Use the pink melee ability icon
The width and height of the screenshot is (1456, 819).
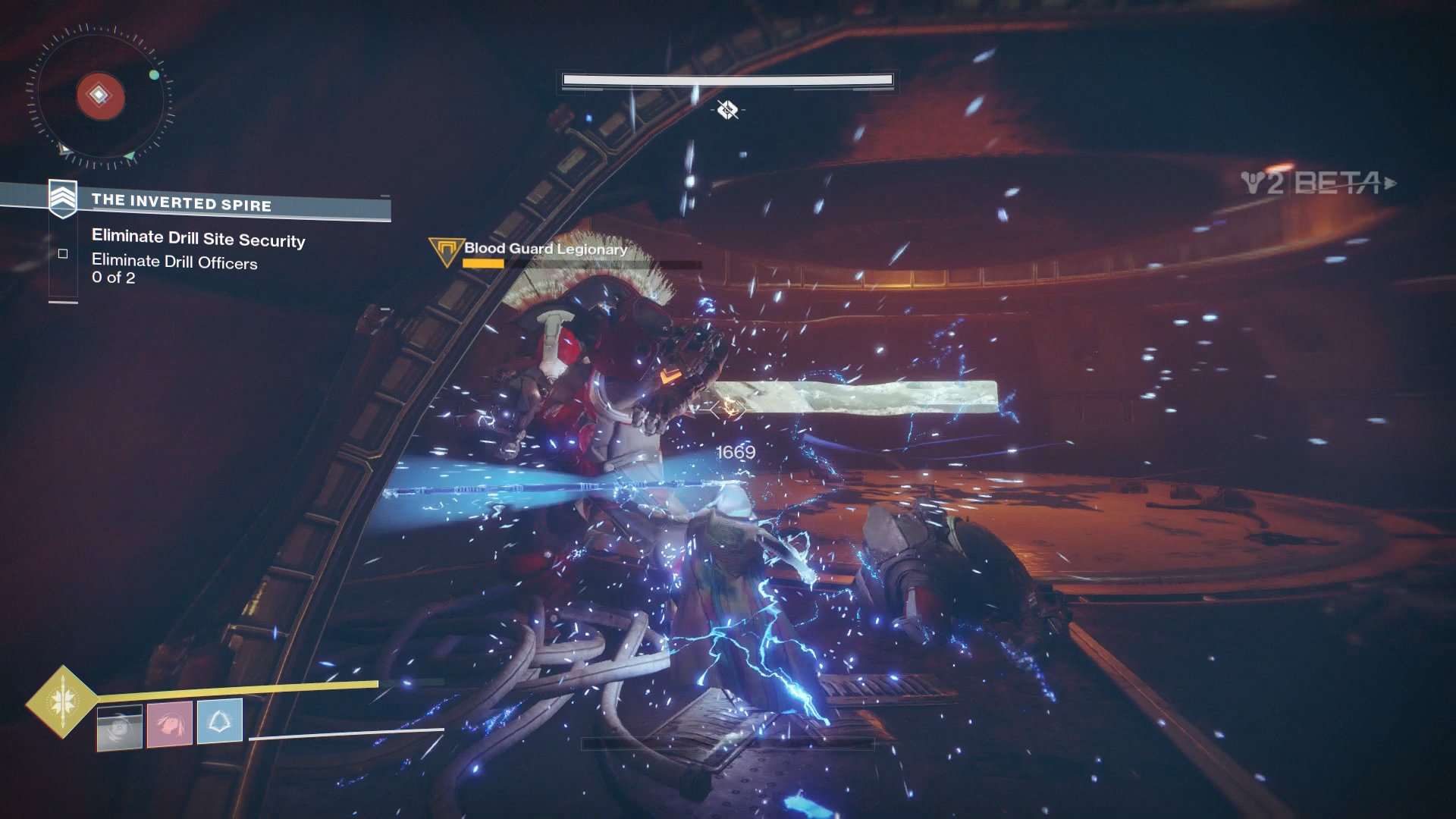(169, 723)
